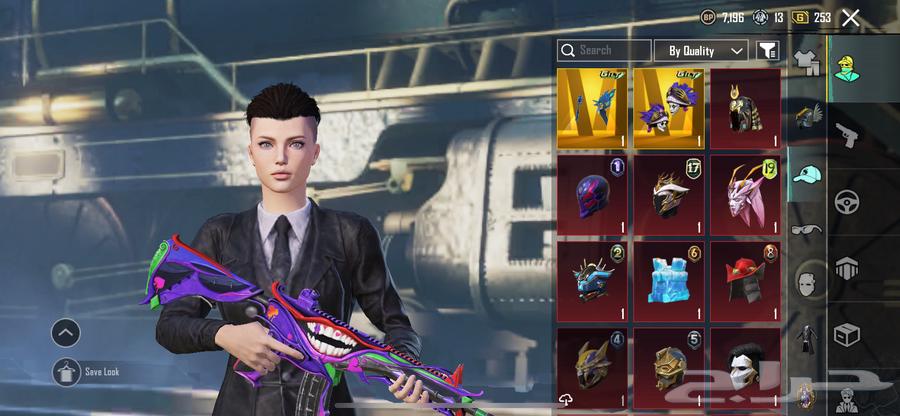
Task: Open the filter options button
Action: point(767,50)
